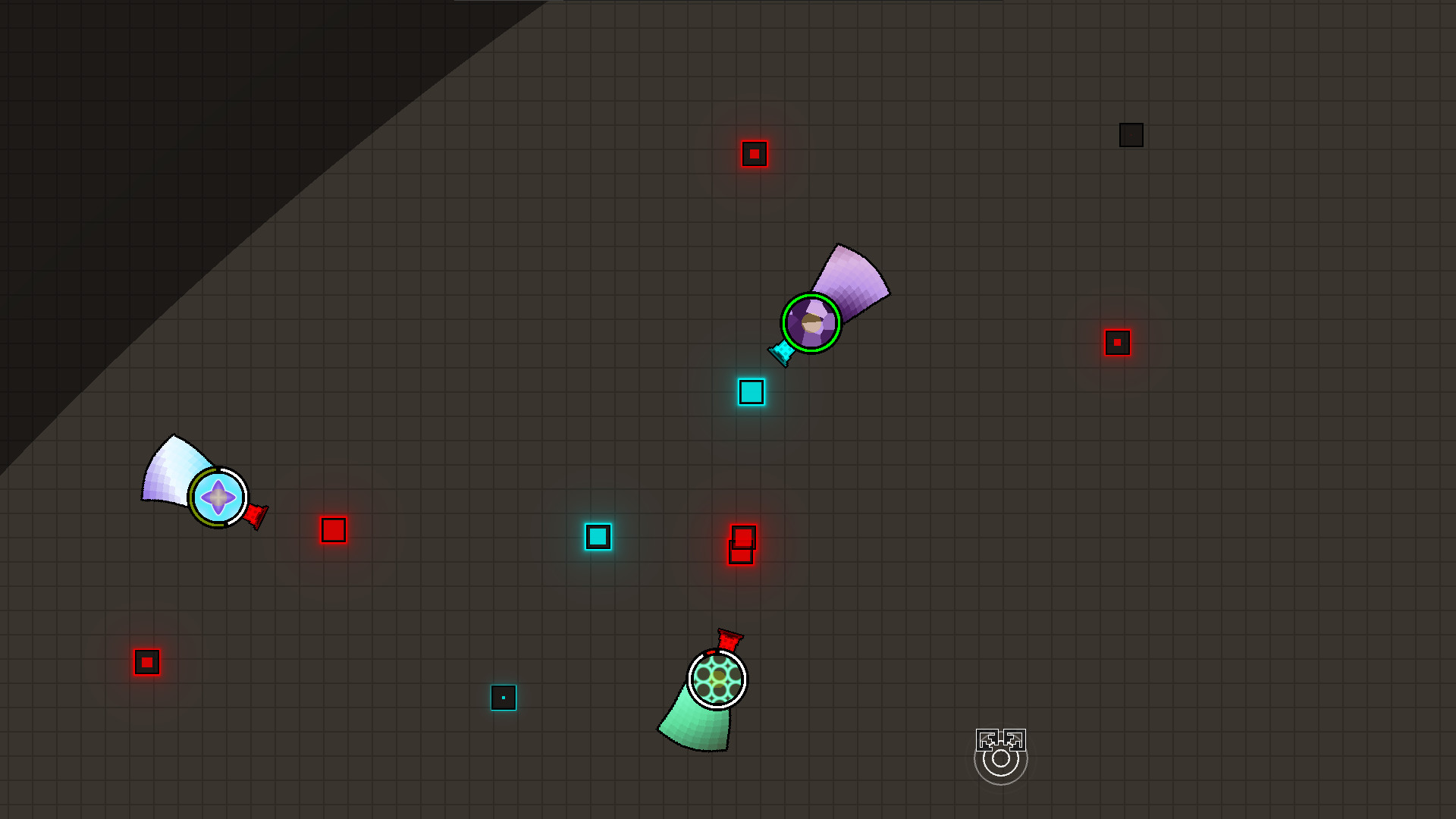The width and height of the screenshot is (1456, 819).
Task: Click the glowing red square at the top center
Action: [x=755, y=153]
